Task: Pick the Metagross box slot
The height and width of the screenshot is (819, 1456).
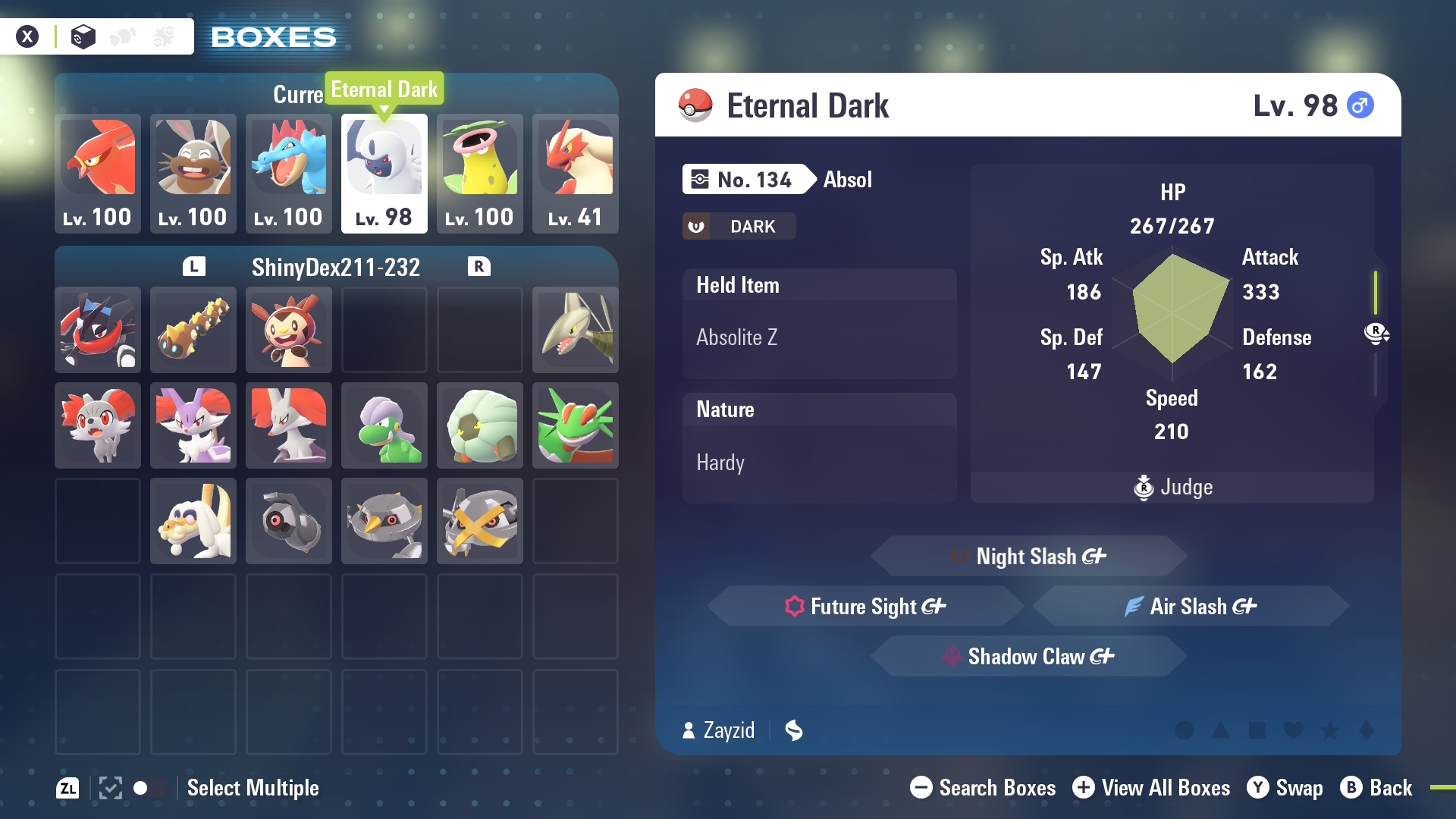Action: pyautogui.click(x=479, y=521)
